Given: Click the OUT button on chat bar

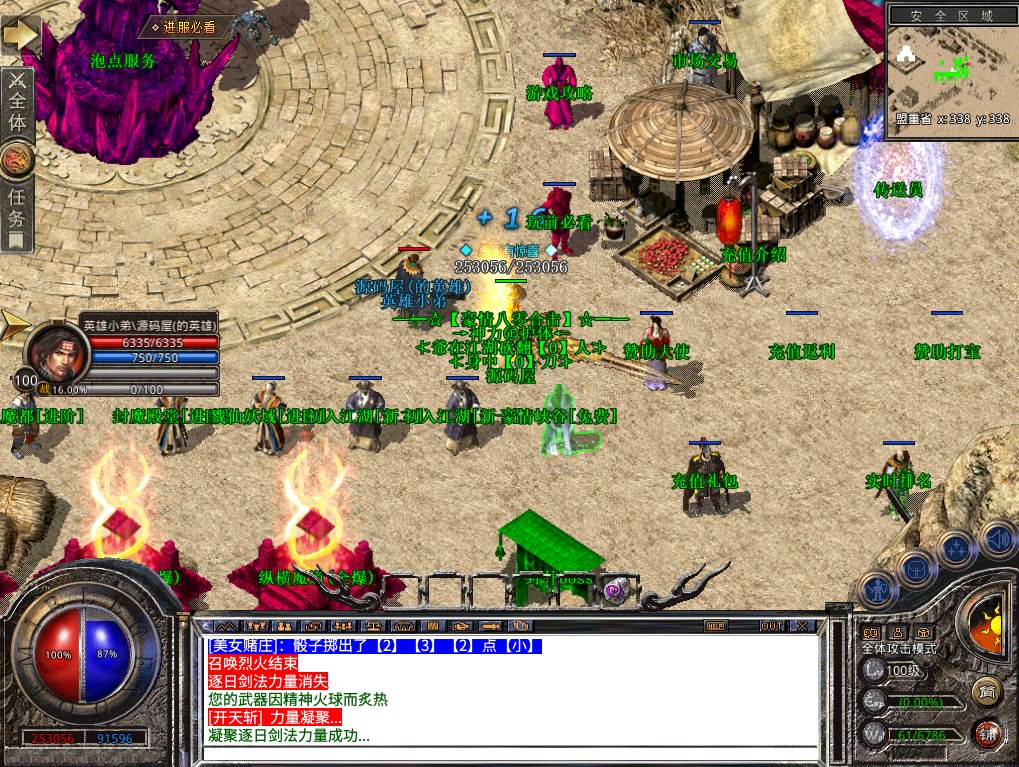Looking at the screenshot, I should click(771, 626).
